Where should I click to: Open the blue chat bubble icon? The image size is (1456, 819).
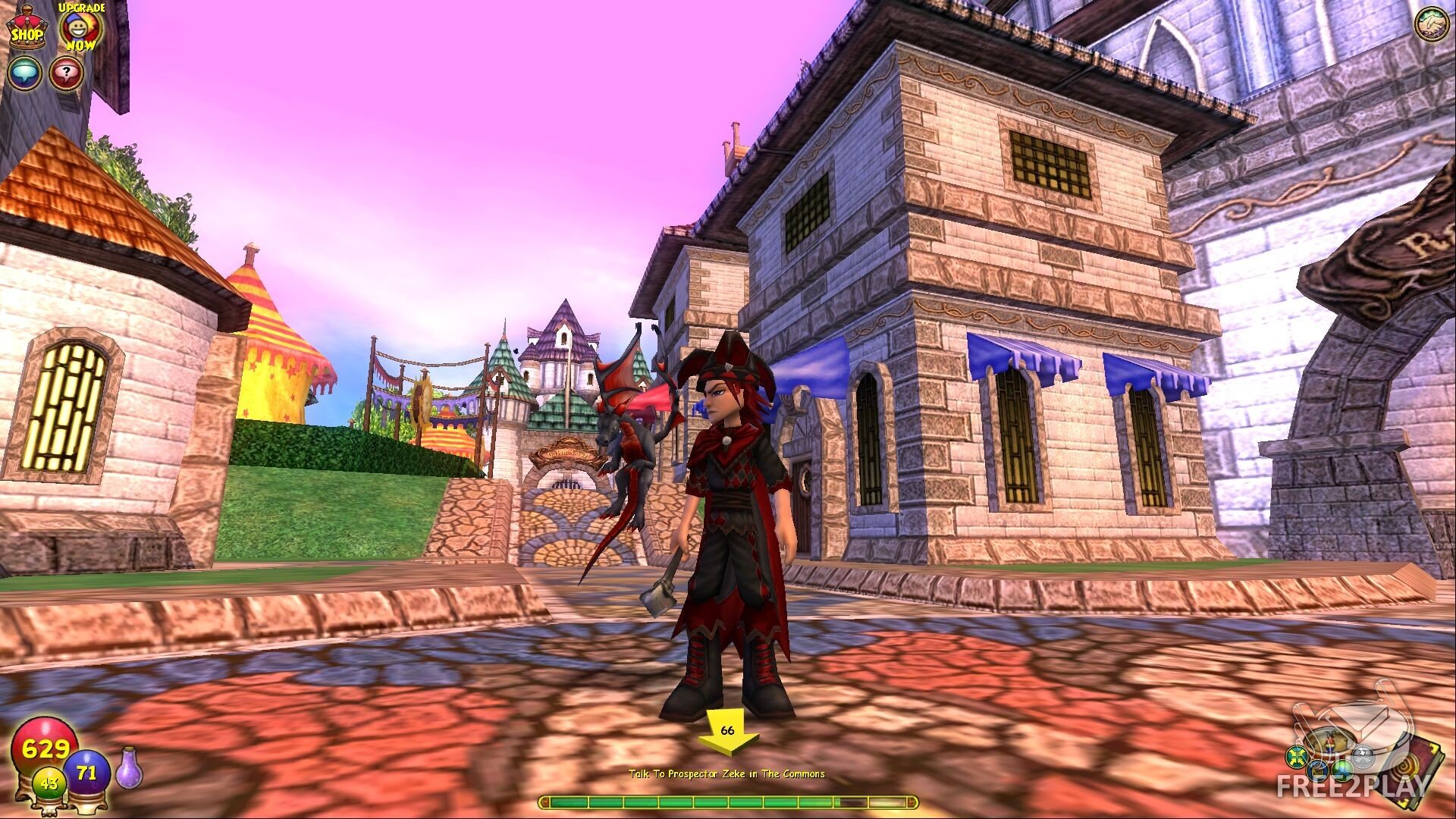click(x=24, y=73)
